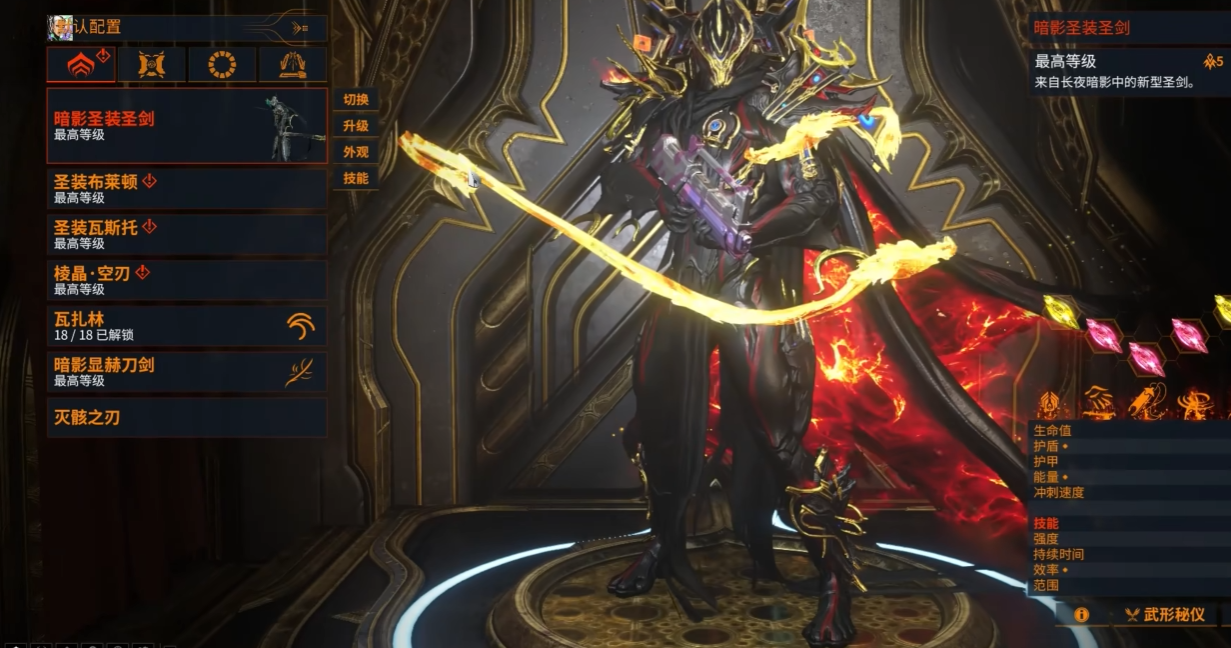1231x648 pixels.
Task: Select the 暗影显赫刀剑 exalted weapon slot
Action: (186, 372)
